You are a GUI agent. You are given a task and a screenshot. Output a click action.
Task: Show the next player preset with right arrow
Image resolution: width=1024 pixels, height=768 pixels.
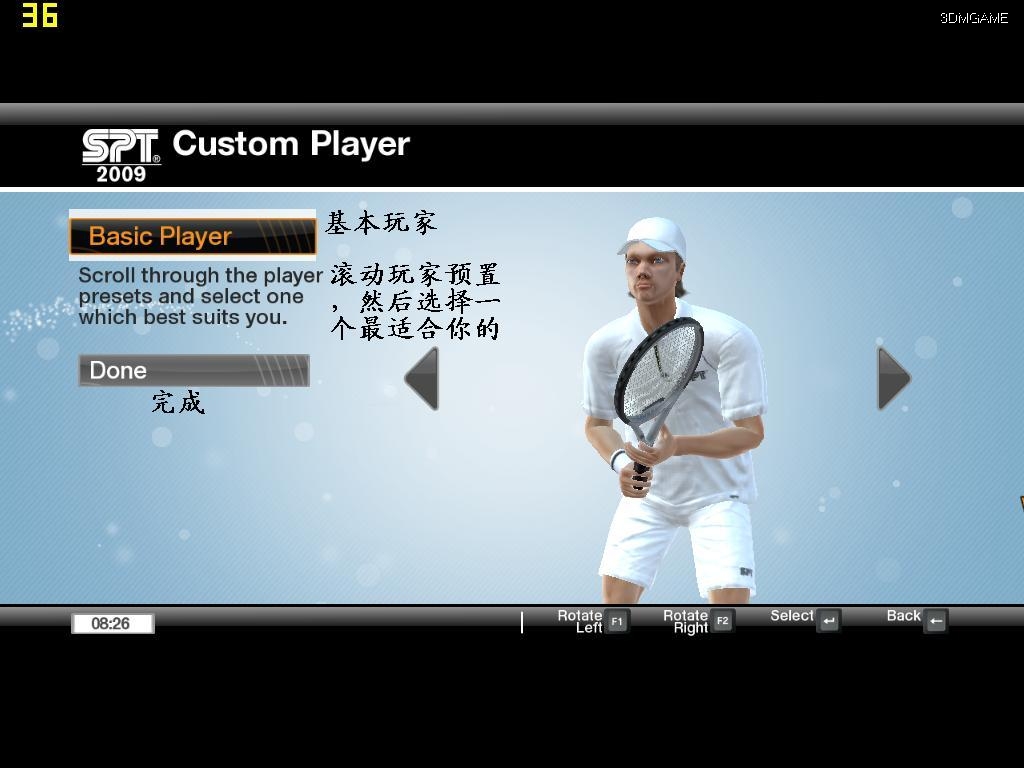(892, 378)
